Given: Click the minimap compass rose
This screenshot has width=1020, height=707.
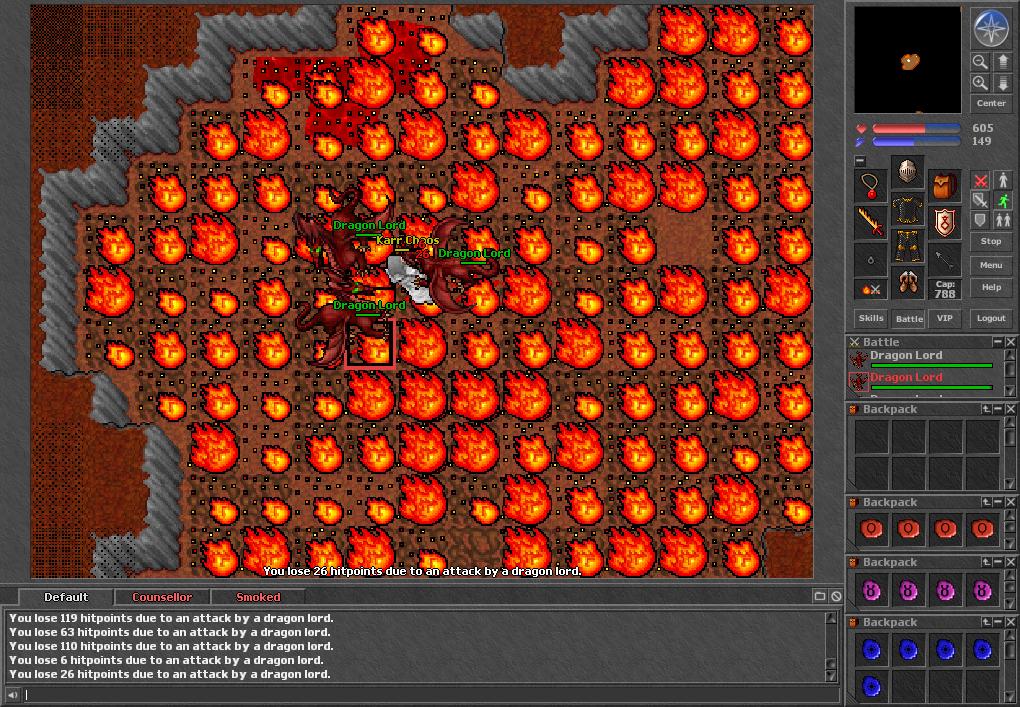Looking at the screenshot, I should pyautogui.click(x=990, y=29).
